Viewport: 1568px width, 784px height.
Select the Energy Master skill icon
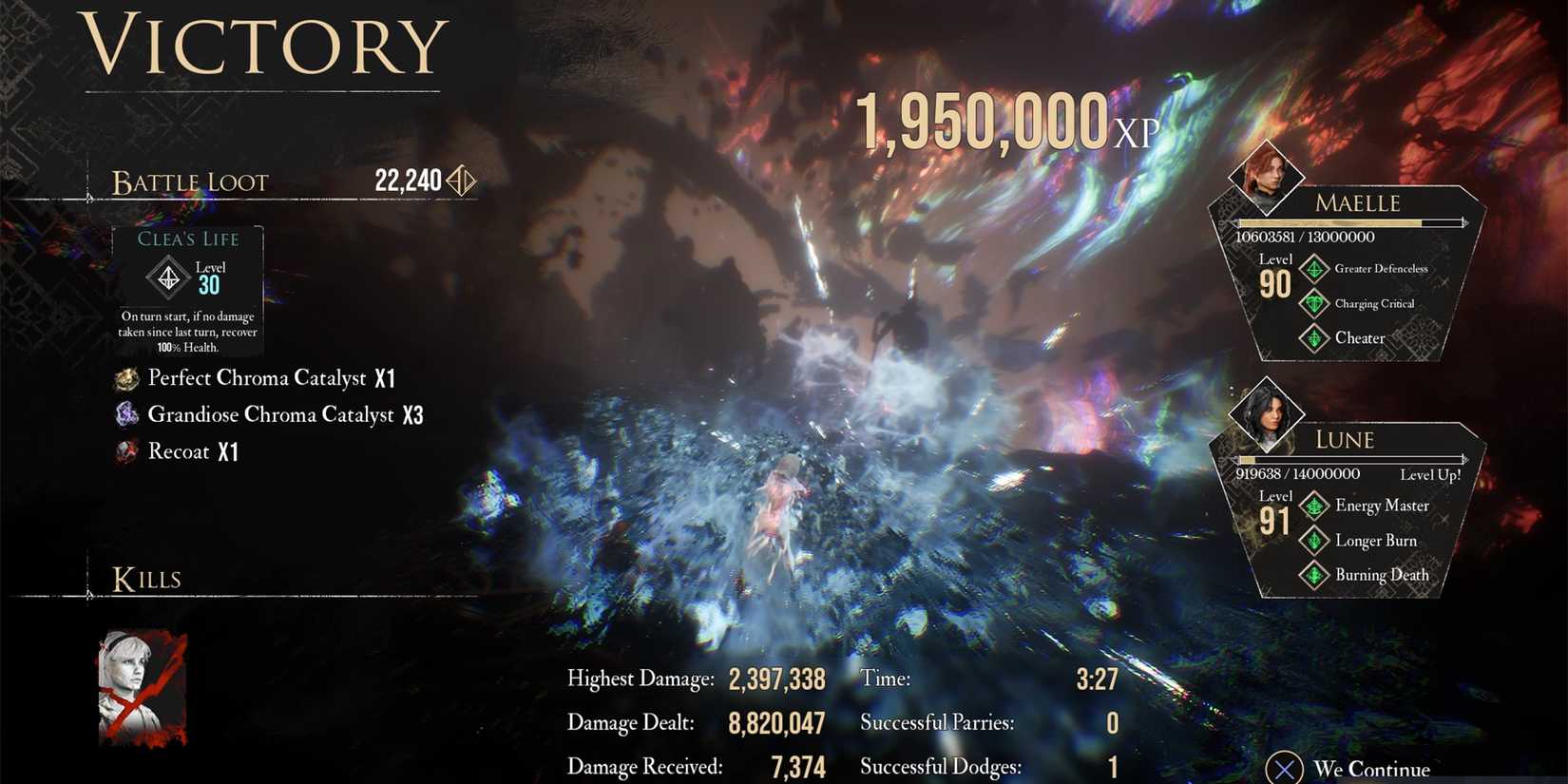tap(1315, 506)
